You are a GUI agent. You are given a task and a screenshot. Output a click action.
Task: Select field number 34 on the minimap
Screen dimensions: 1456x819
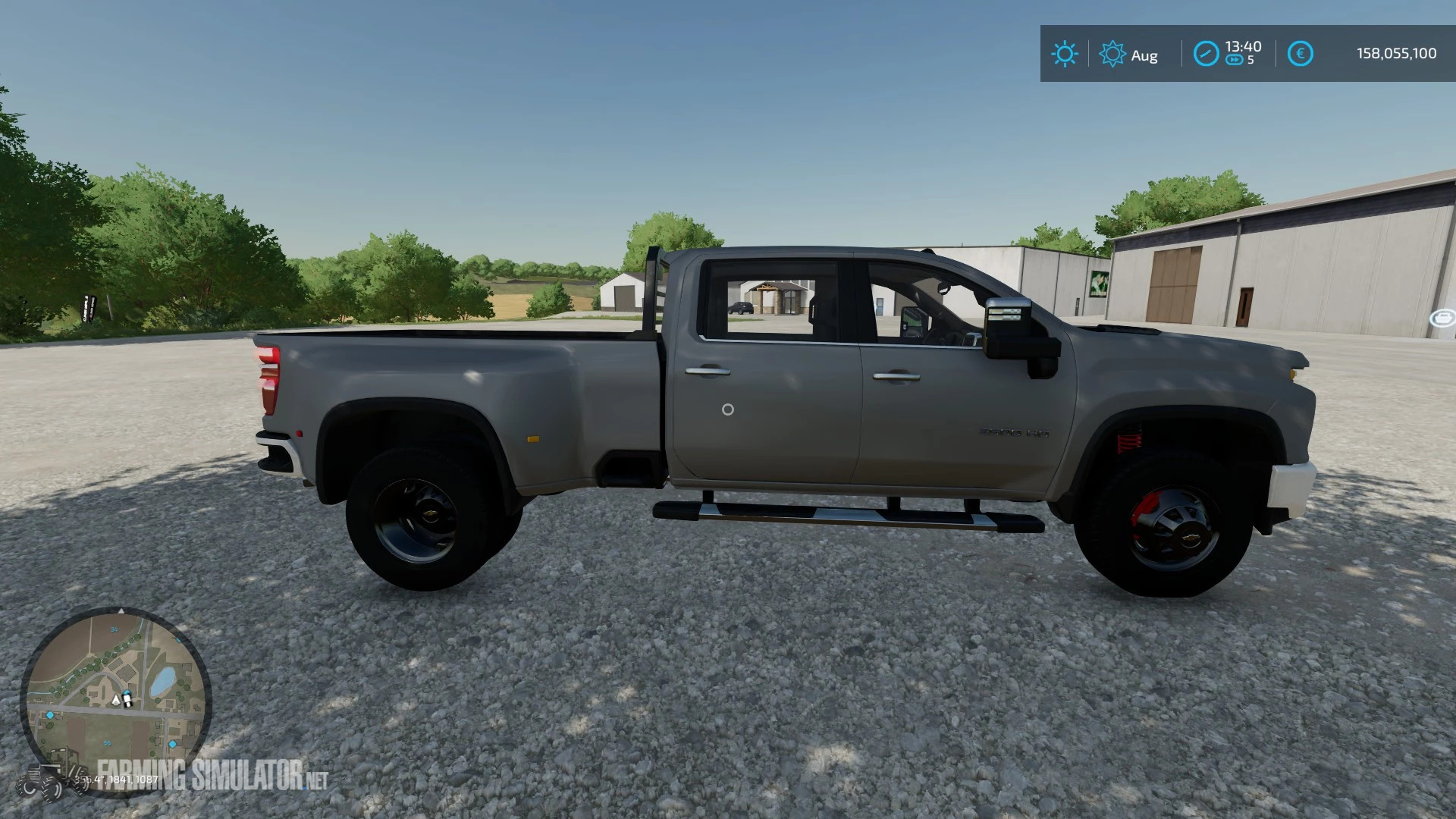point(115,629)
